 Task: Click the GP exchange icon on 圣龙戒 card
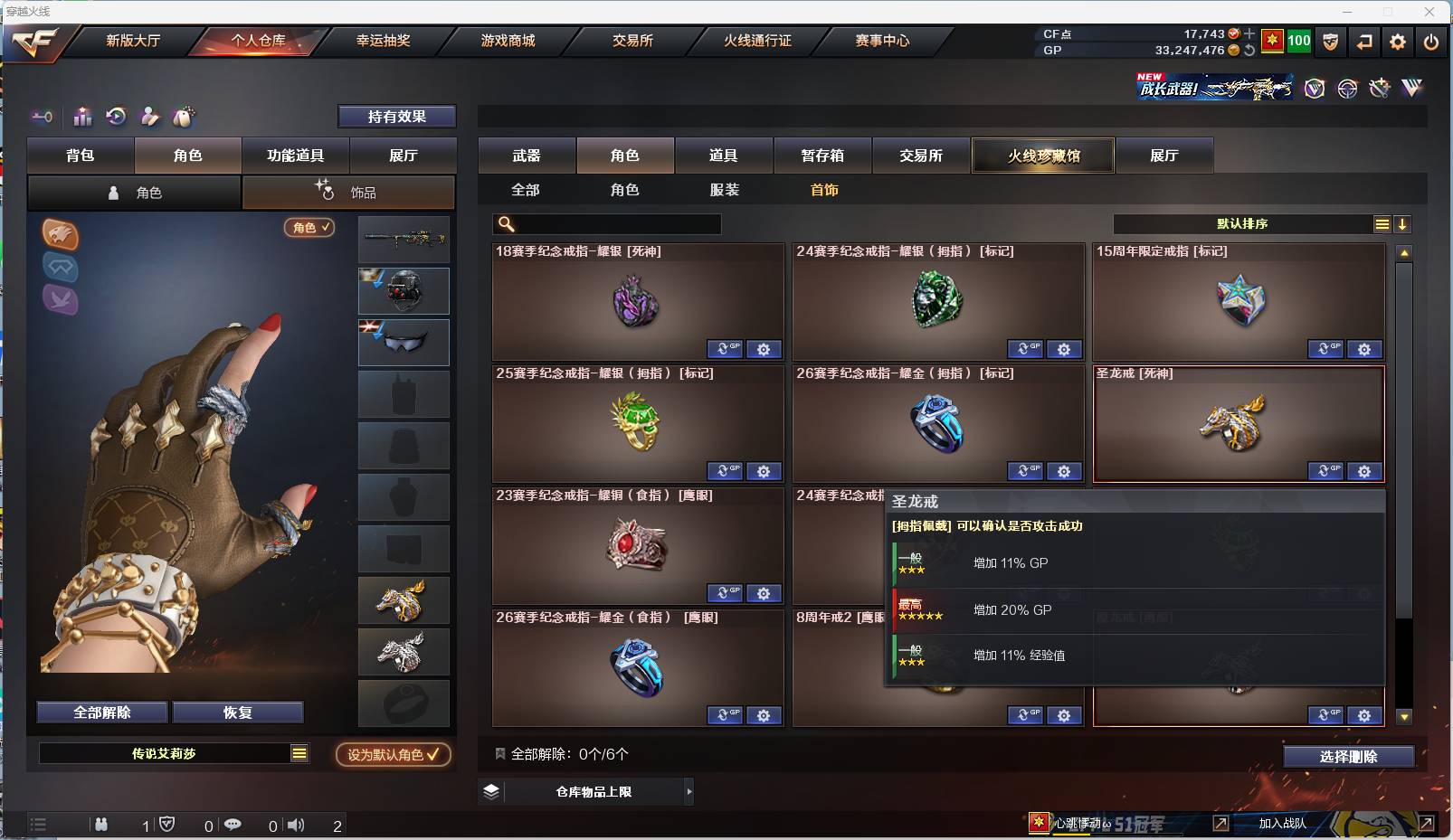[x=1325, y=471]
